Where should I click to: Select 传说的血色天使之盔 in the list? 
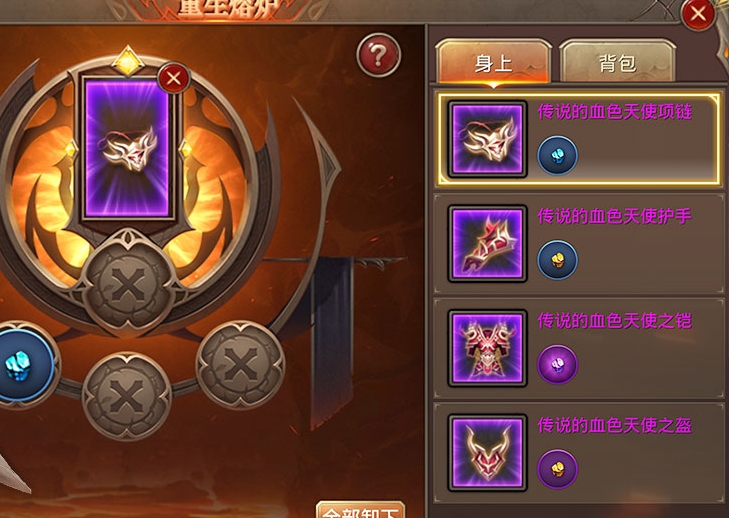(x=579, y=453)
